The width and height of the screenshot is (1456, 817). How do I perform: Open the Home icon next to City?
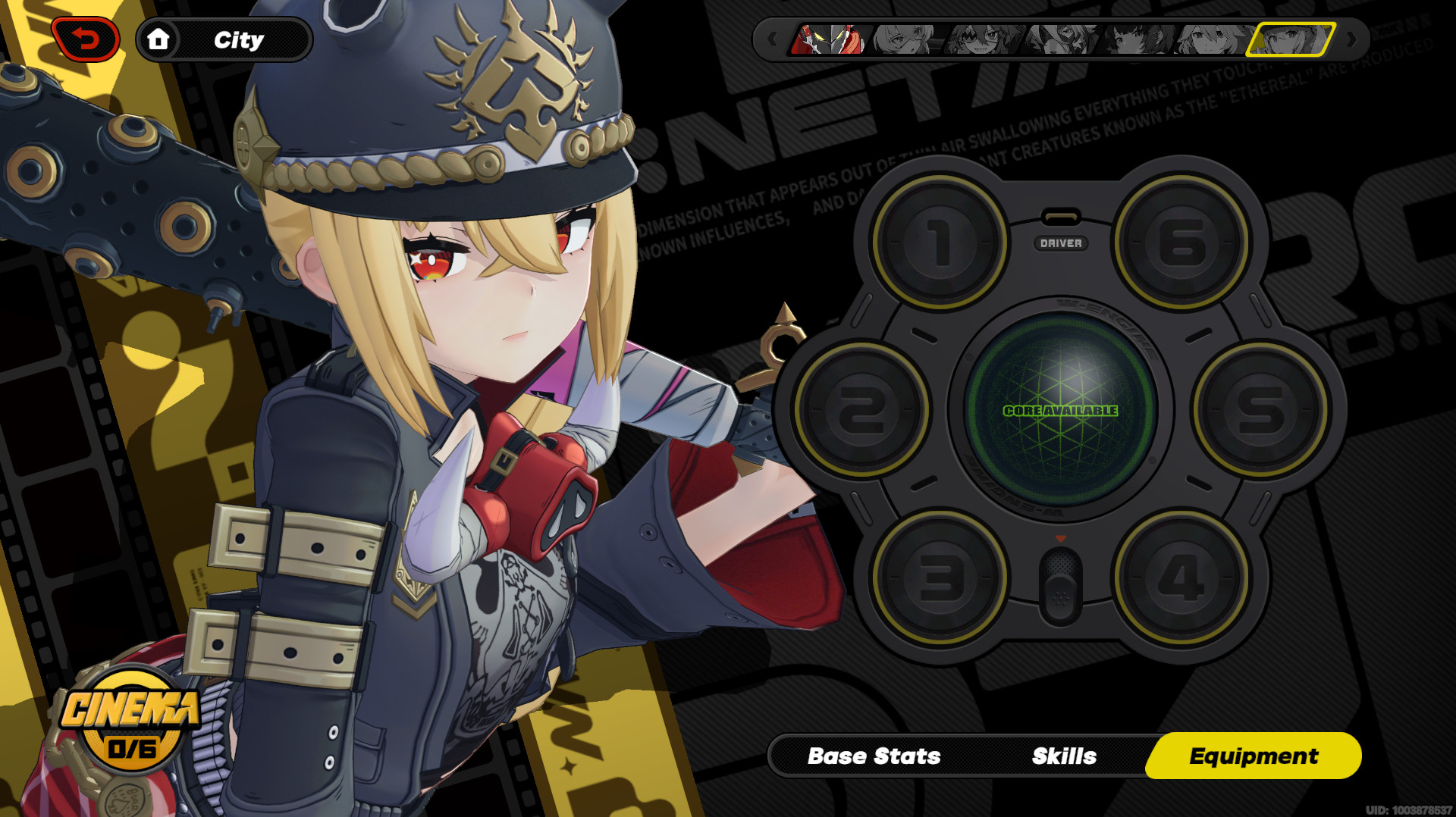[160, 40]
